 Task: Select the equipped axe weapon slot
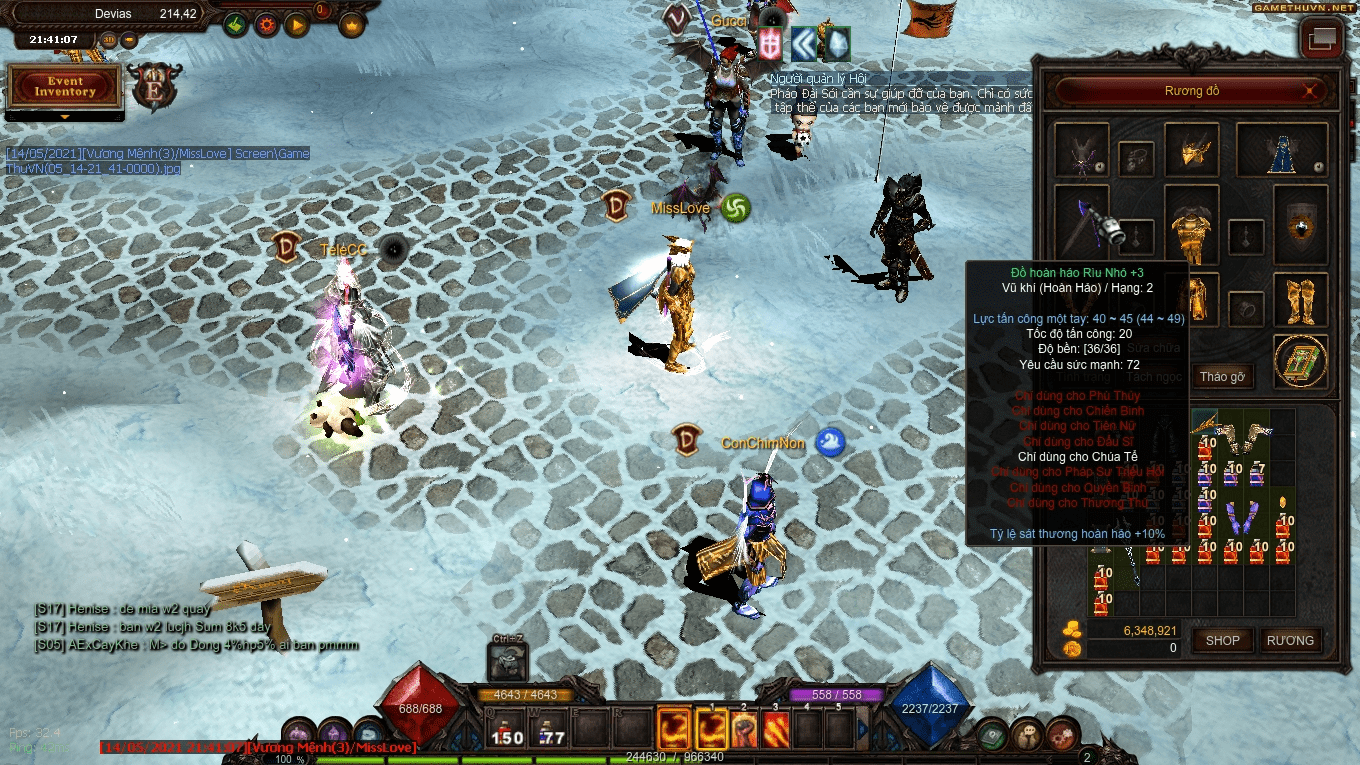(1082, 225)
